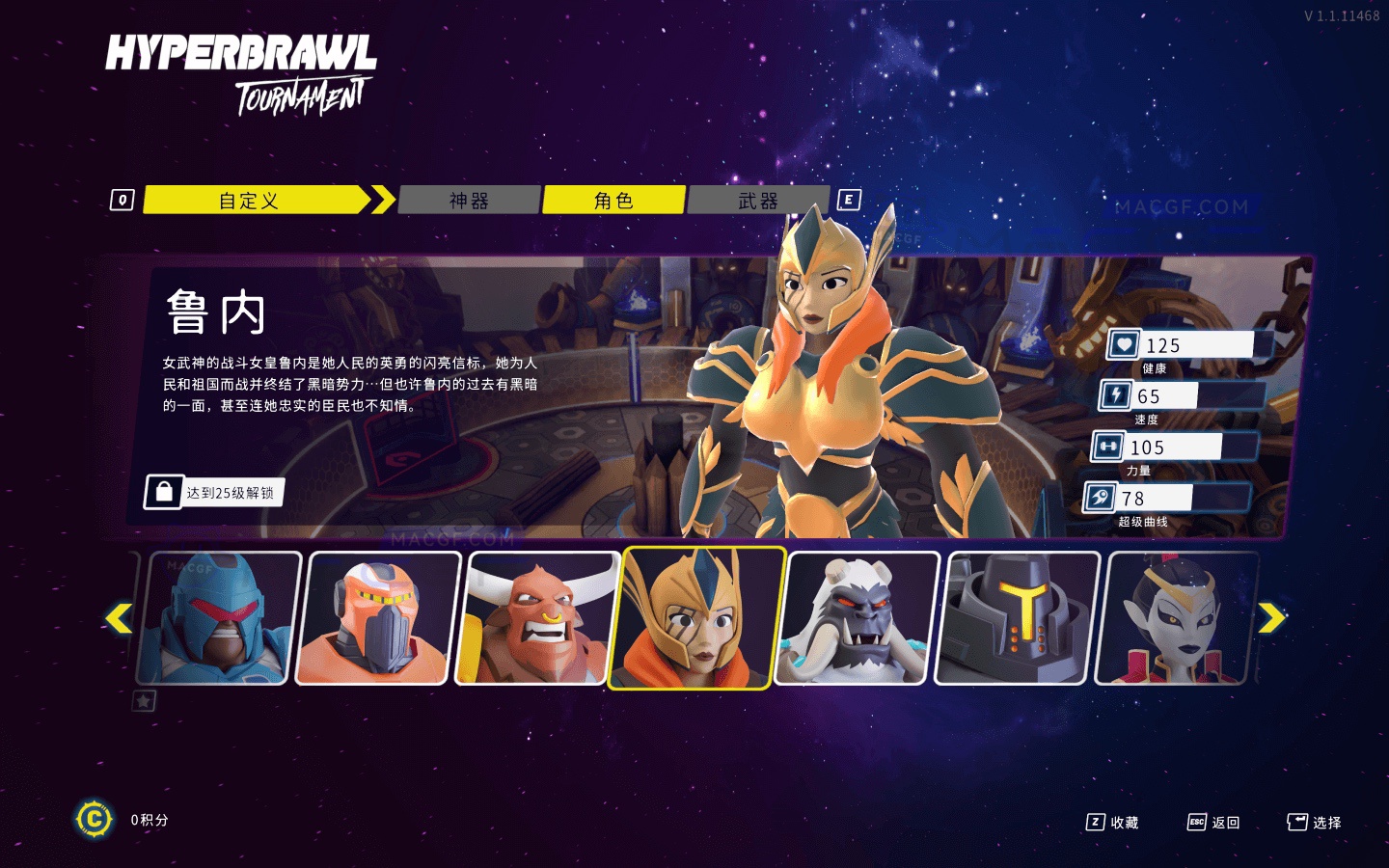Screen dimensions: 1389x868
Task: Click the right yellow chevron to browse characters
Action: tap(1271, 616)
